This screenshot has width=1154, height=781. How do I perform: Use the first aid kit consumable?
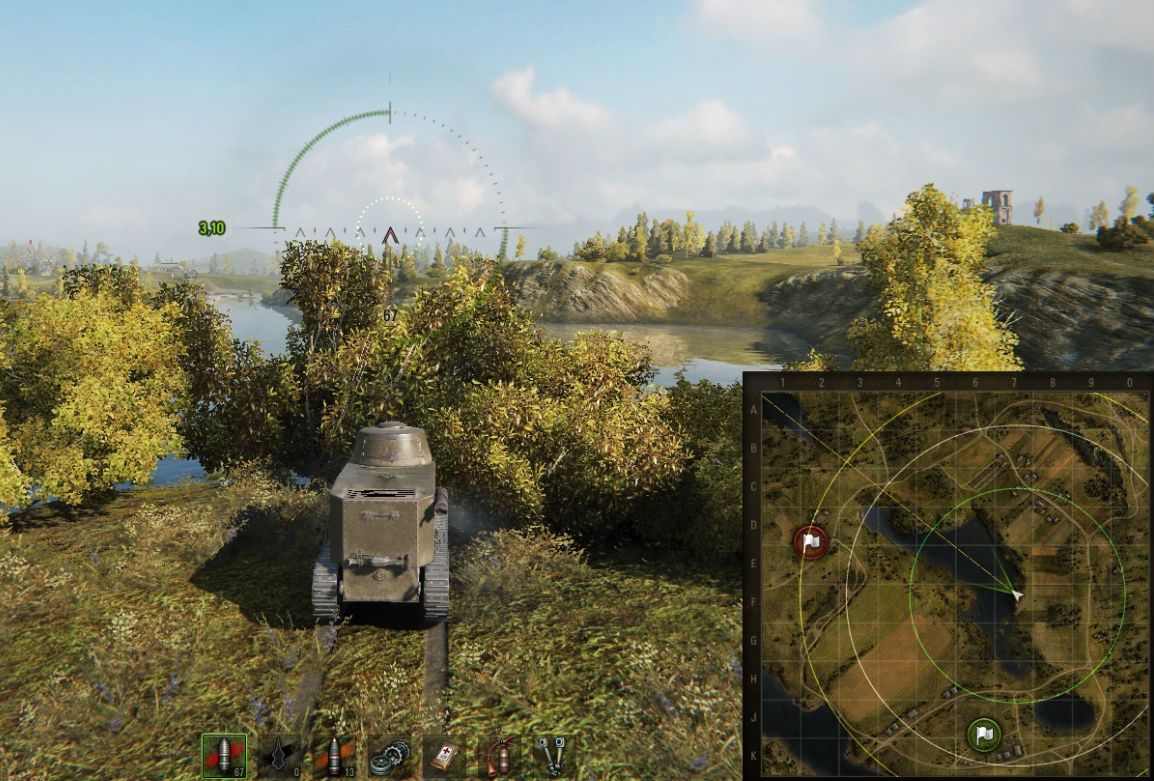pos(443,755)
